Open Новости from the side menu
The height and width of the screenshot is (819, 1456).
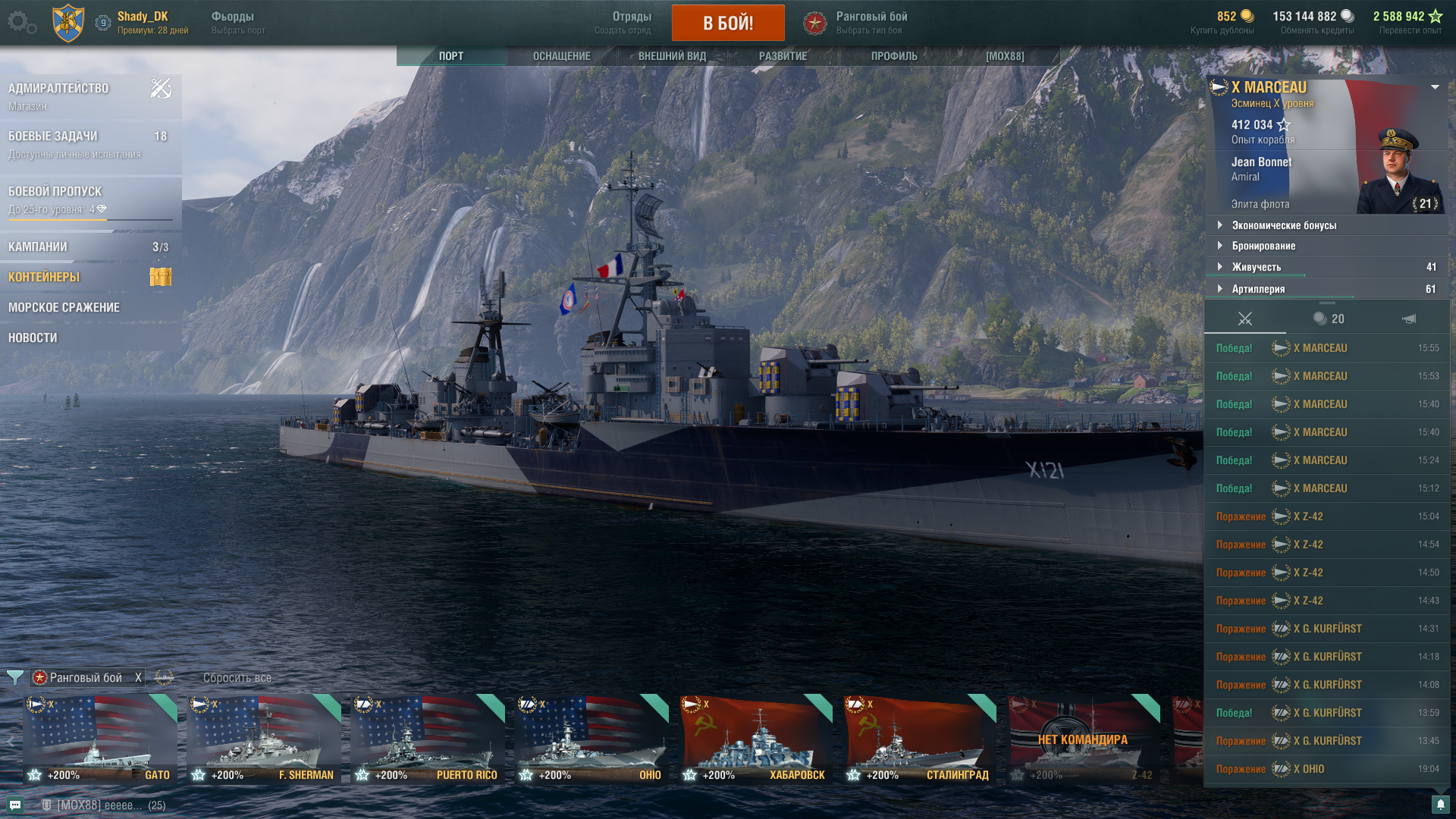pos(33,338)
